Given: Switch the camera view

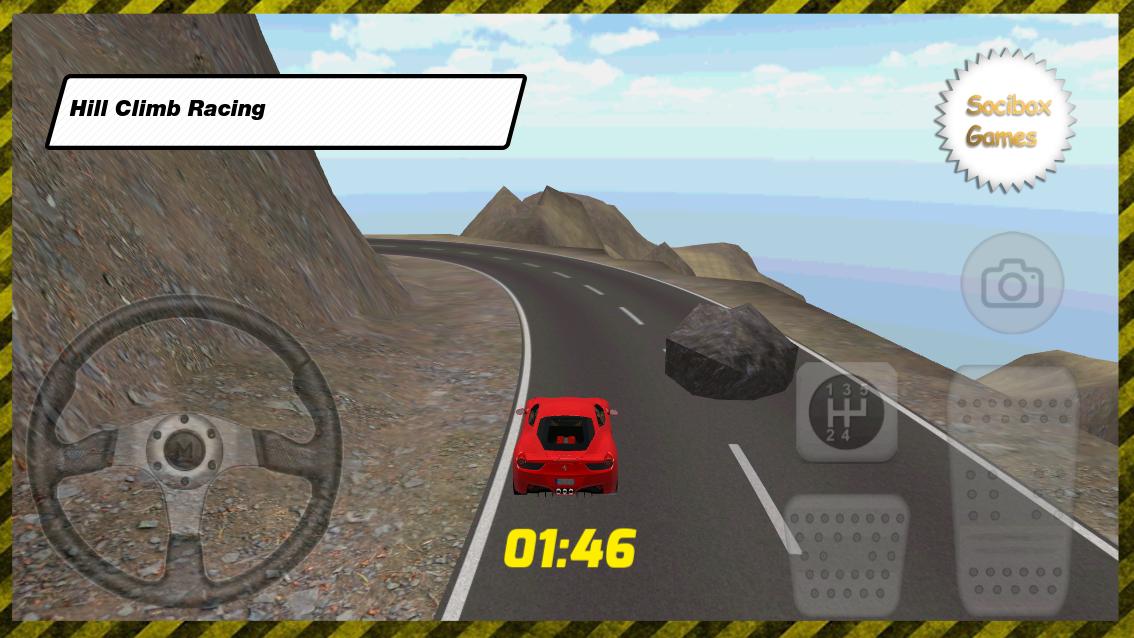Looking at the screenshot, I should 1011,284.
